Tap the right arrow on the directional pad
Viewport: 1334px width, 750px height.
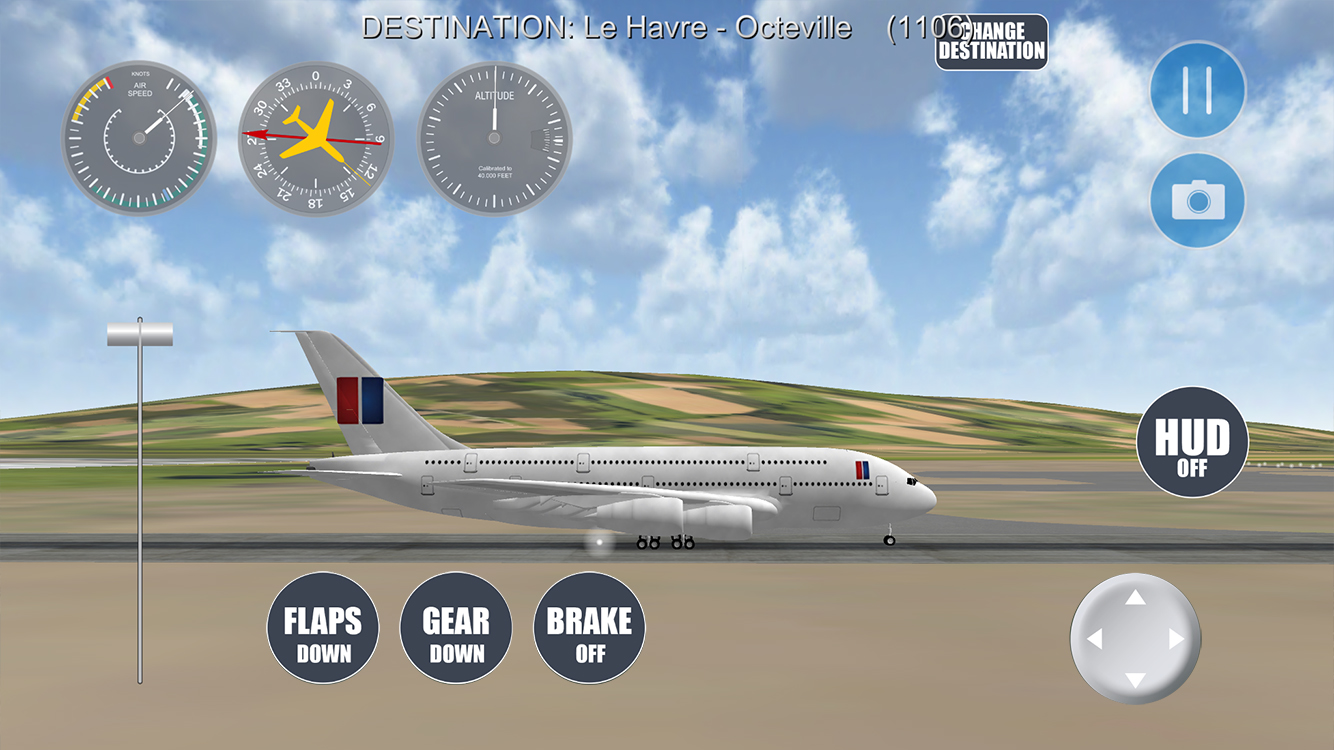(x=1177, y=639)
